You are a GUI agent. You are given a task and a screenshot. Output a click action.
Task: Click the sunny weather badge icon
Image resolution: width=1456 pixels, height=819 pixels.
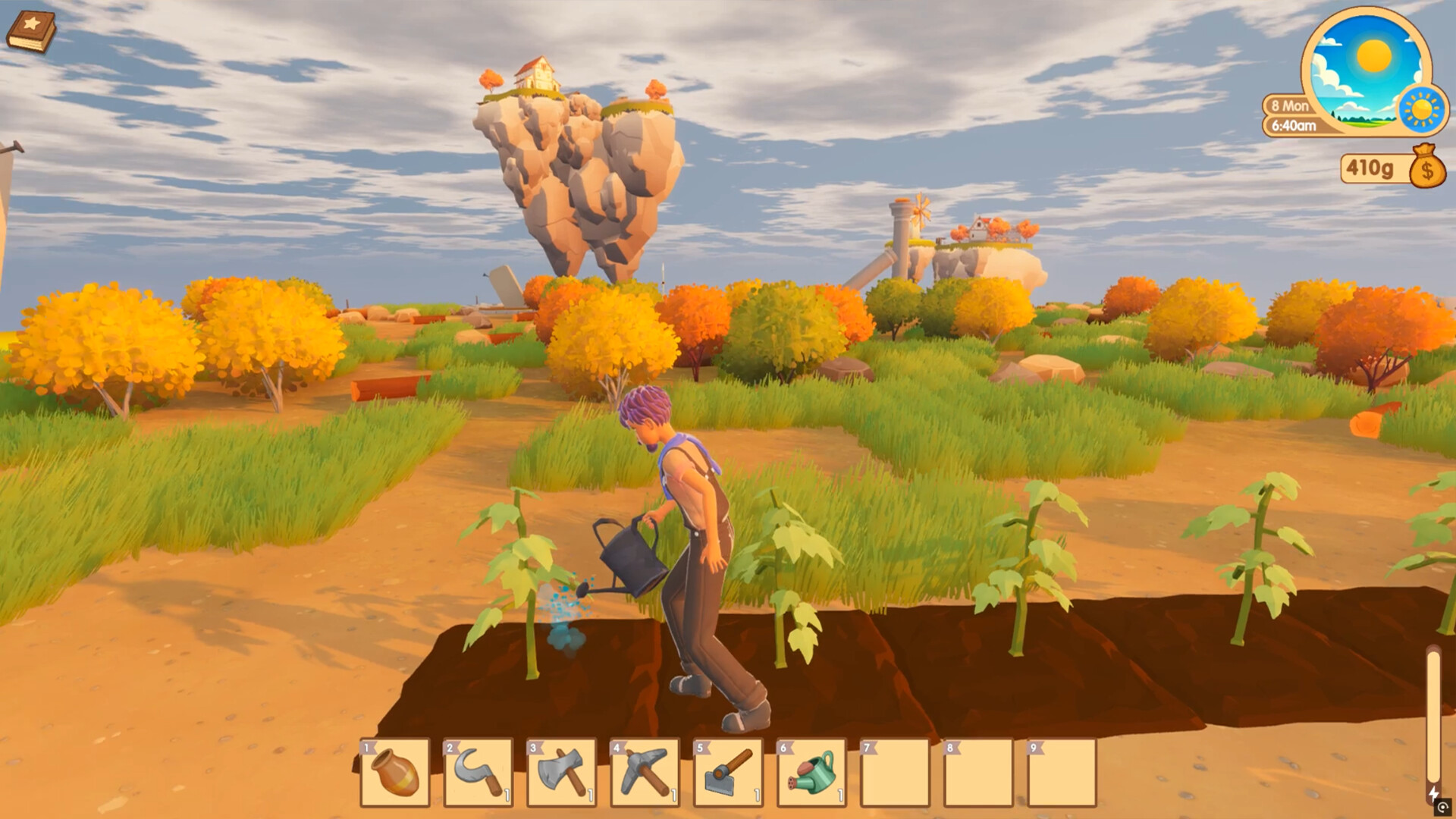[x=1422, y=110]
